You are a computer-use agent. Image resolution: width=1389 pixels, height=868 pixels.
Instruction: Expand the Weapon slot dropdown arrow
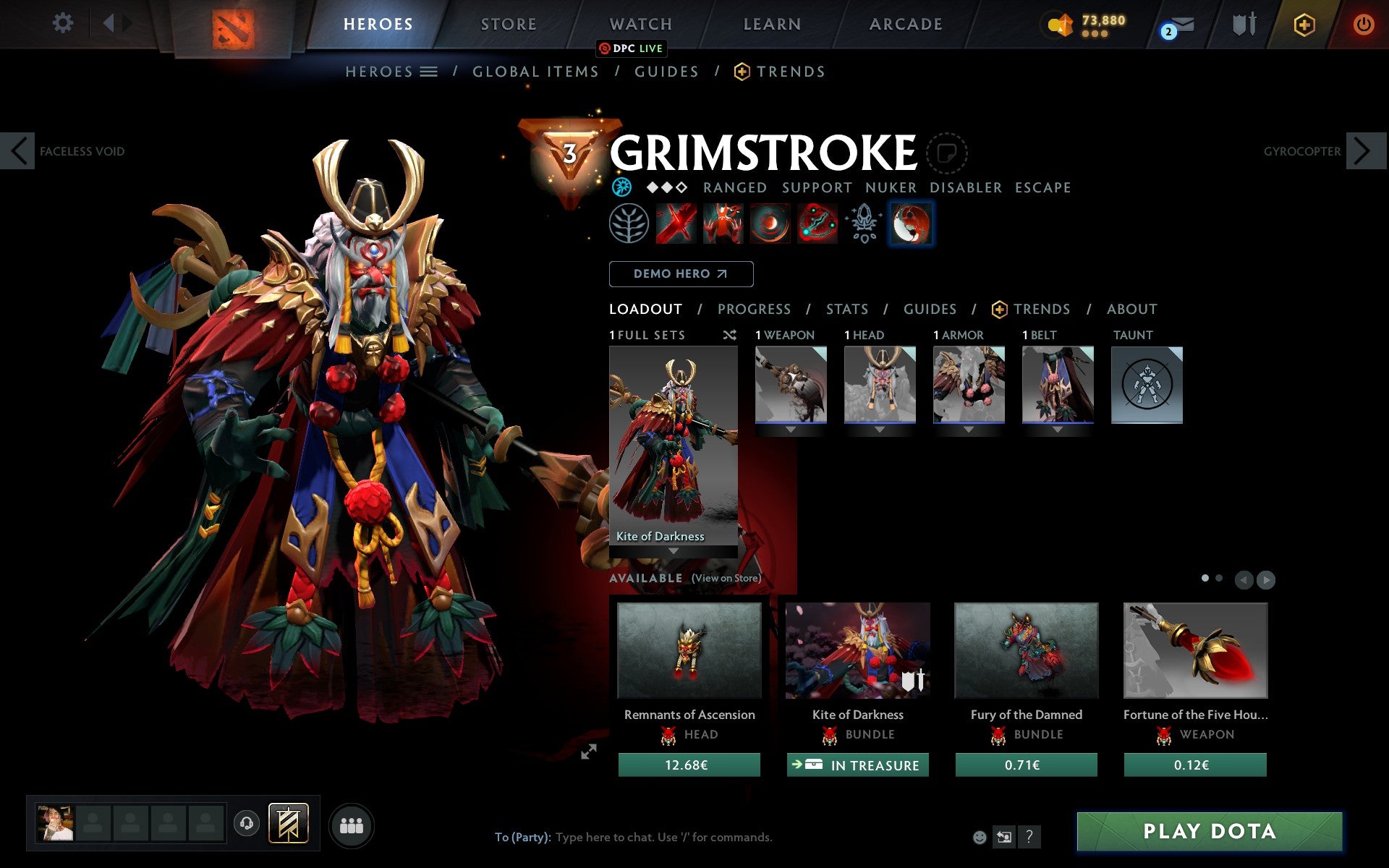tap(791, 428)
